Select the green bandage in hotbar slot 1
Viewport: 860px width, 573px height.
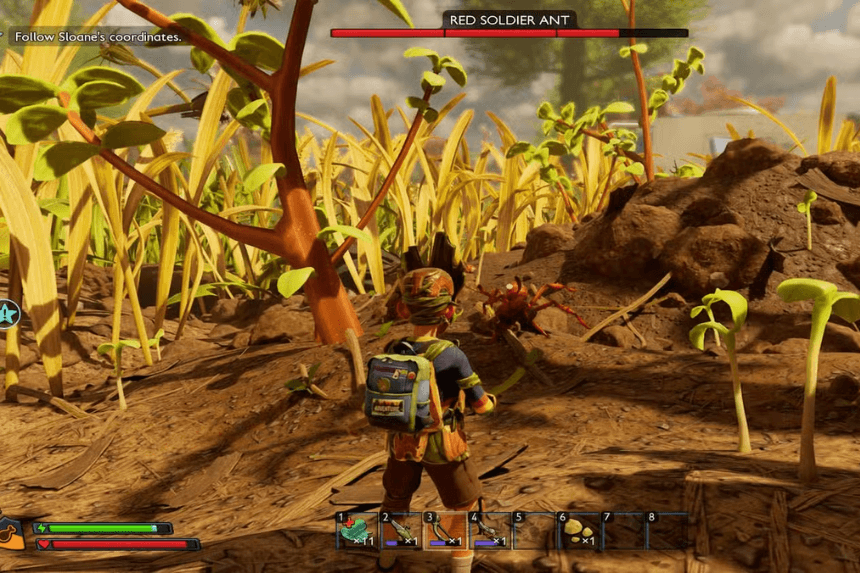click(356, 531)
